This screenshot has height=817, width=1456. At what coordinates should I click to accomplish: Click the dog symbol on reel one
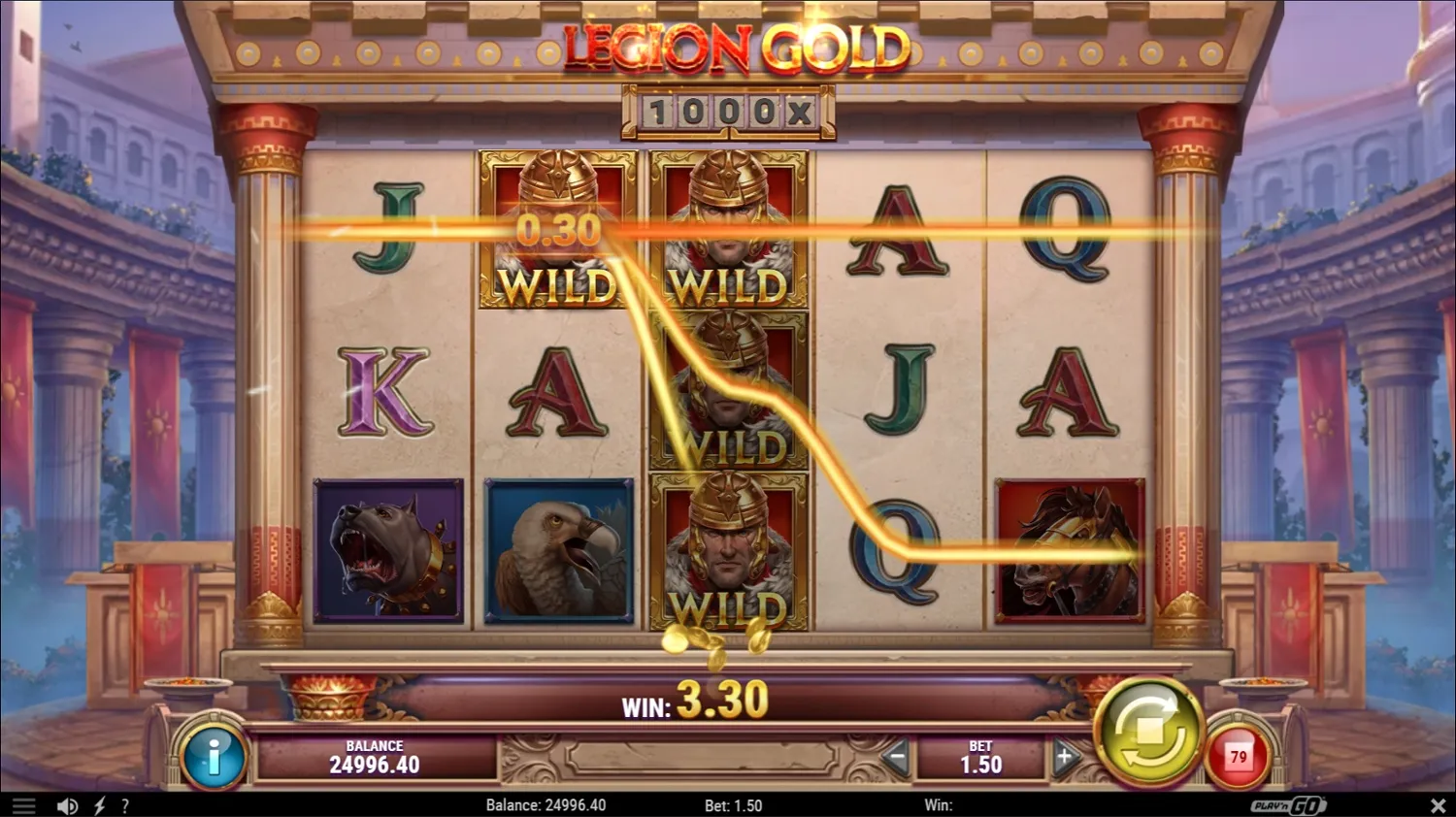pyautogui.click(x=386, y=551)
